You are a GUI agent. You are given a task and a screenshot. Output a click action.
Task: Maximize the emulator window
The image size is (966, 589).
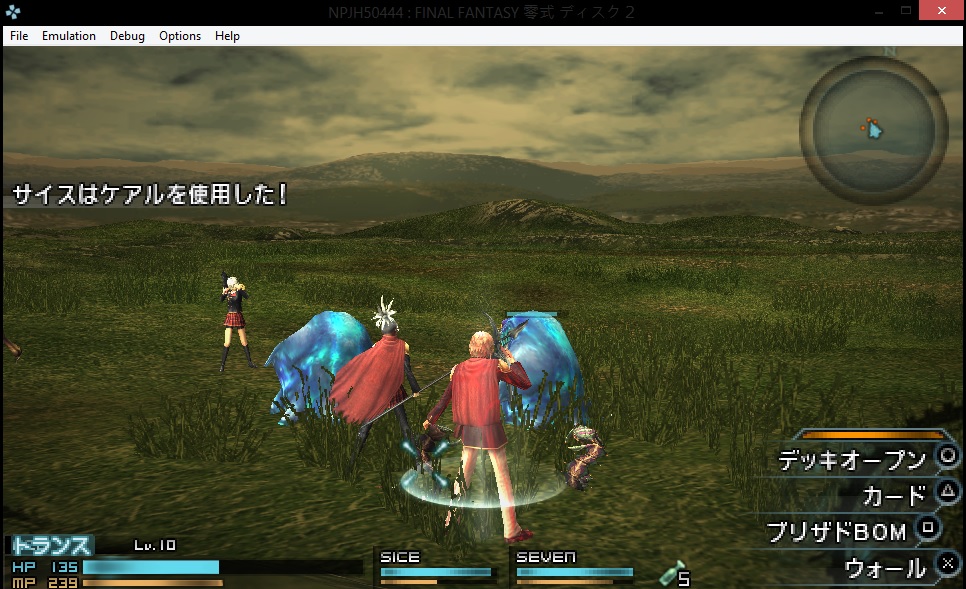click(906, 10)
